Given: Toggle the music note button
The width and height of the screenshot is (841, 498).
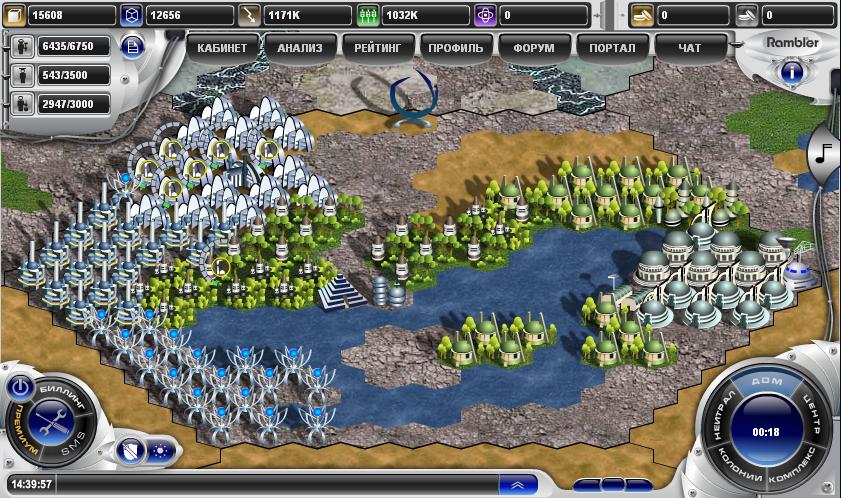Looking at the screenshot, I should tap(825, 152).
